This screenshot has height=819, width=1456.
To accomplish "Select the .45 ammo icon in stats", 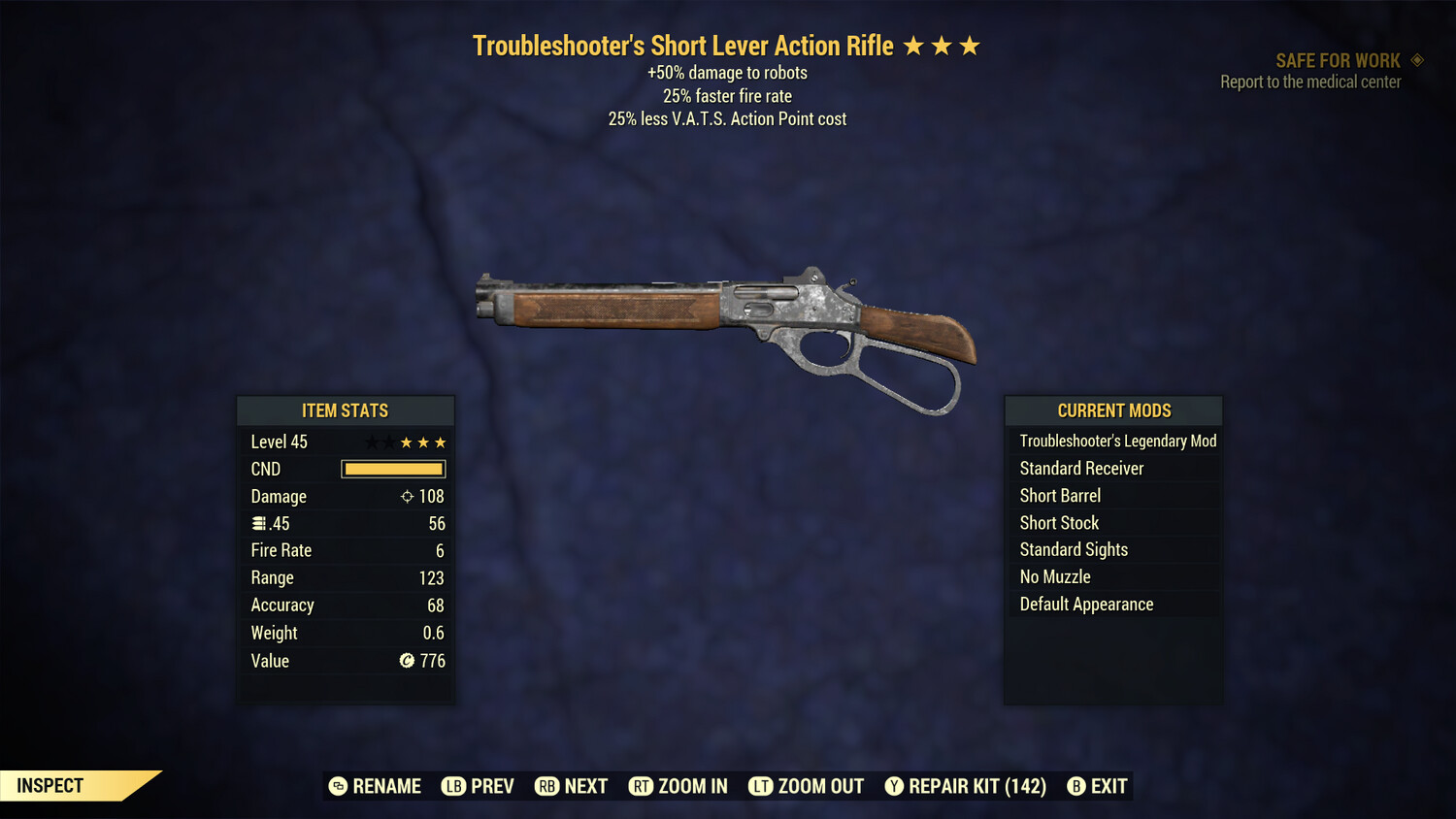I will tap(257, 523).
